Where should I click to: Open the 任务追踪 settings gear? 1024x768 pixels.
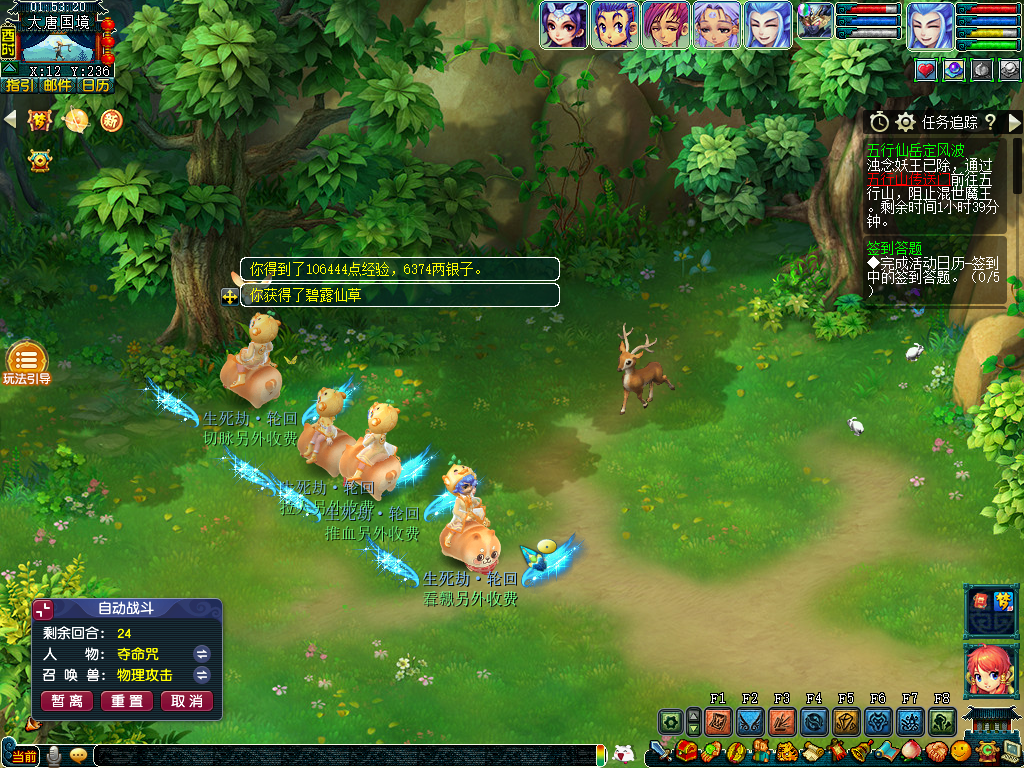906,122
